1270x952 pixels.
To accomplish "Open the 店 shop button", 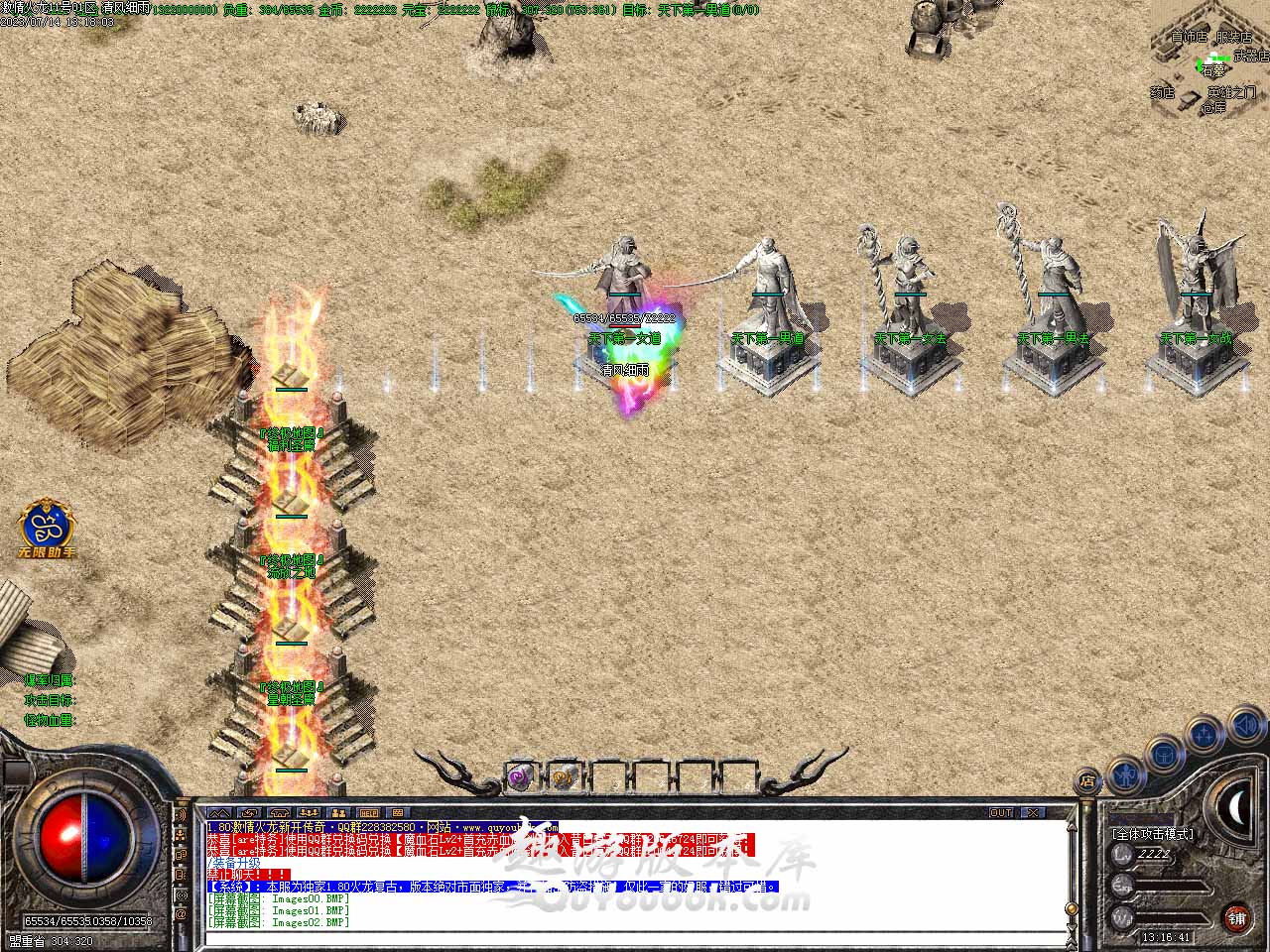I will (1087, 780).
